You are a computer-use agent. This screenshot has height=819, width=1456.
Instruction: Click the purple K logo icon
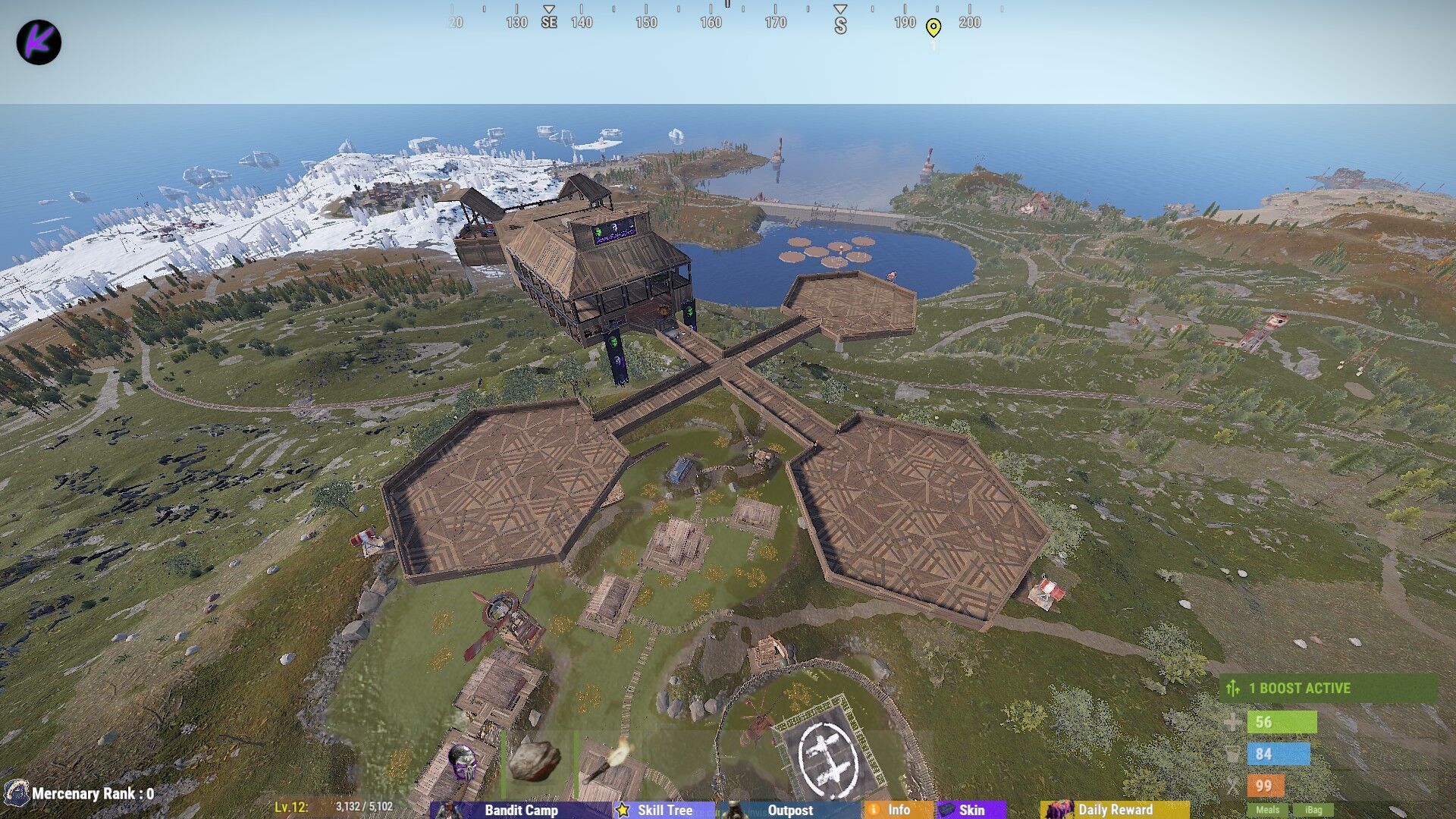pyautogui.click(x=39, y=42)
